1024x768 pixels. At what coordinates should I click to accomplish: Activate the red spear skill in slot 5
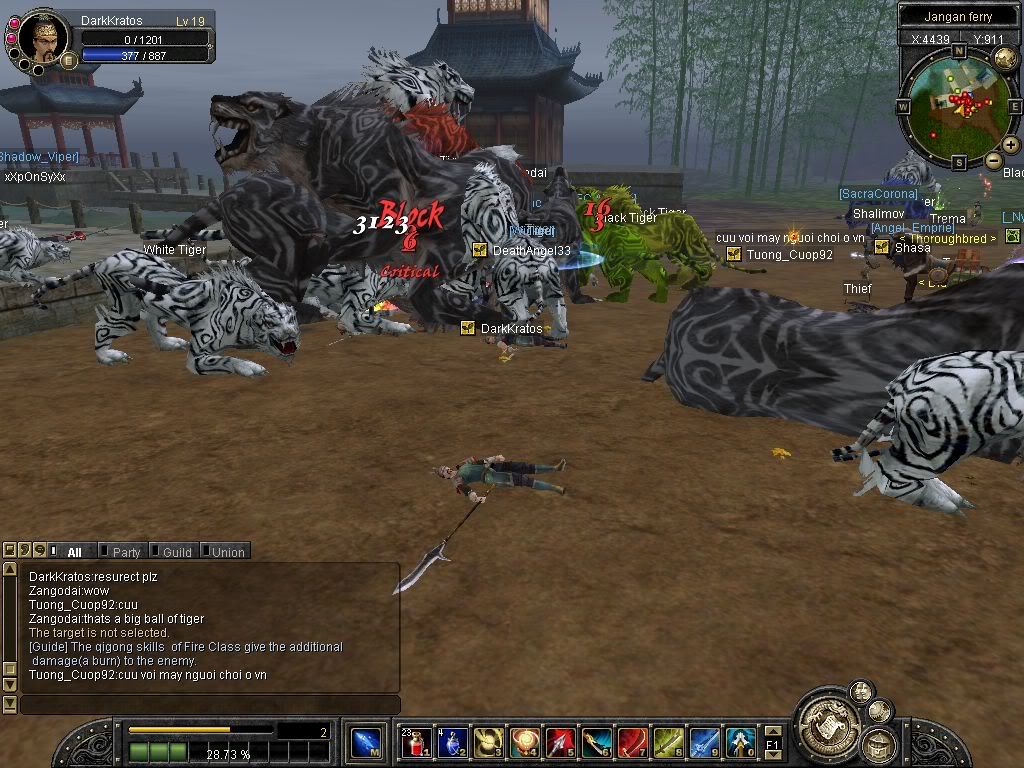click(x=560, y=743)
